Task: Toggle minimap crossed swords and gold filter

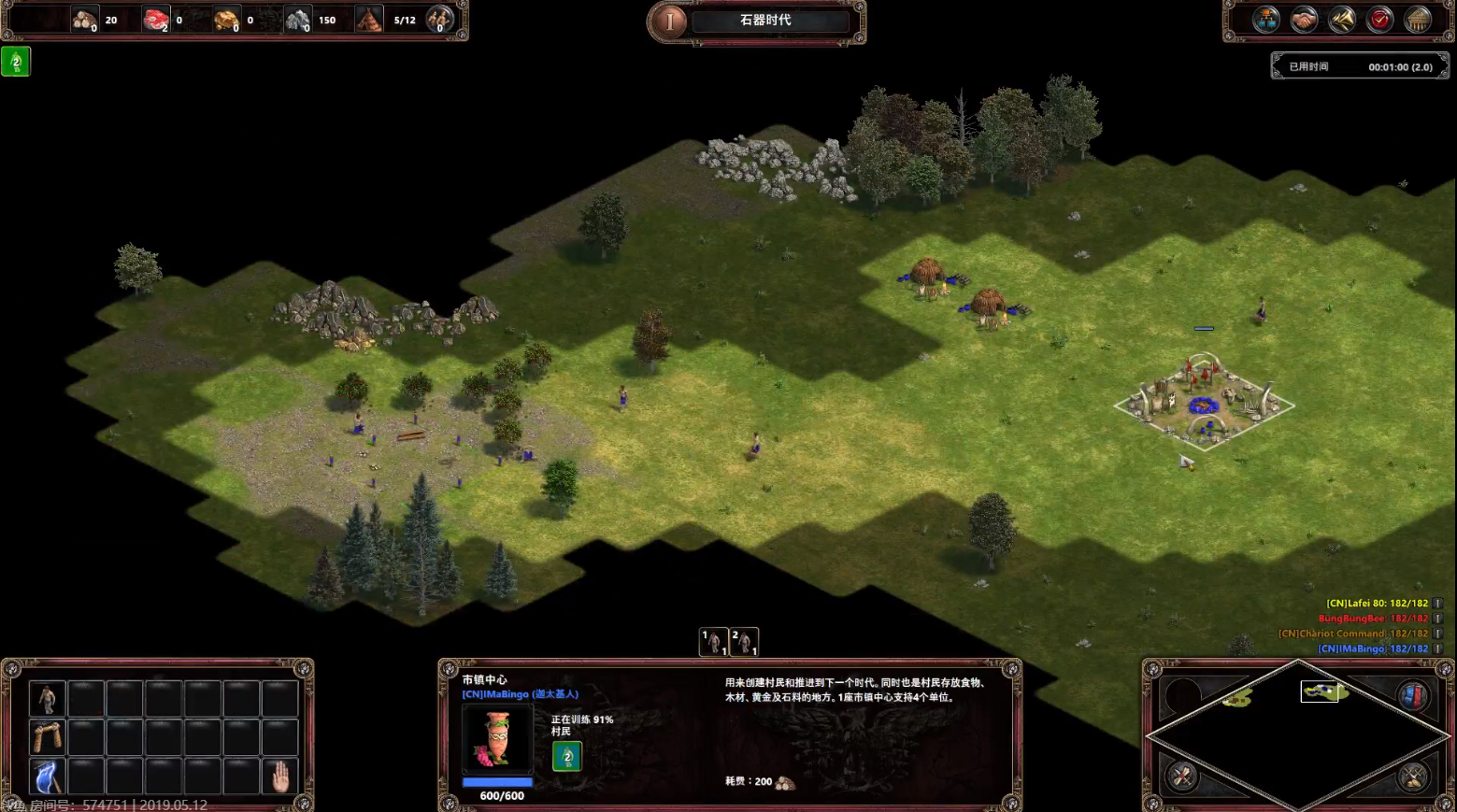Action: 1412,776
